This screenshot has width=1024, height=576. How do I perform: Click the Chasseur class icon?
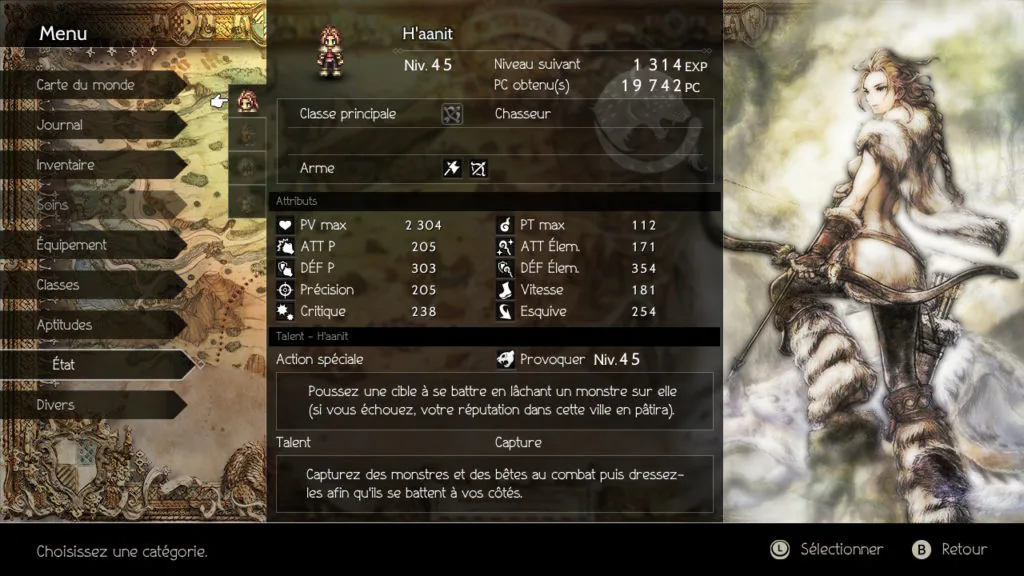pyautogui.click(x=452, y=114)
